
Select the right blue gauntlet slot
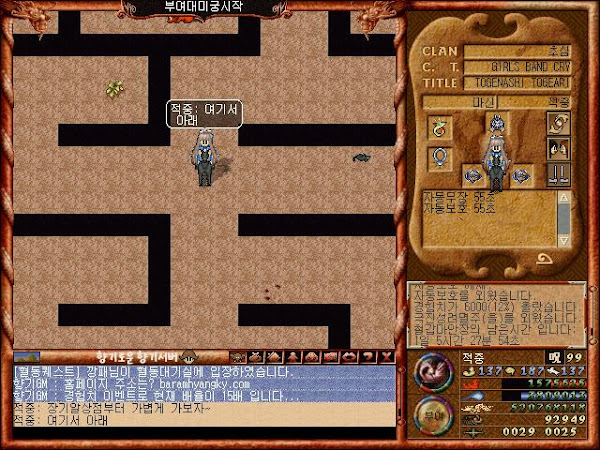coord(520,176)
